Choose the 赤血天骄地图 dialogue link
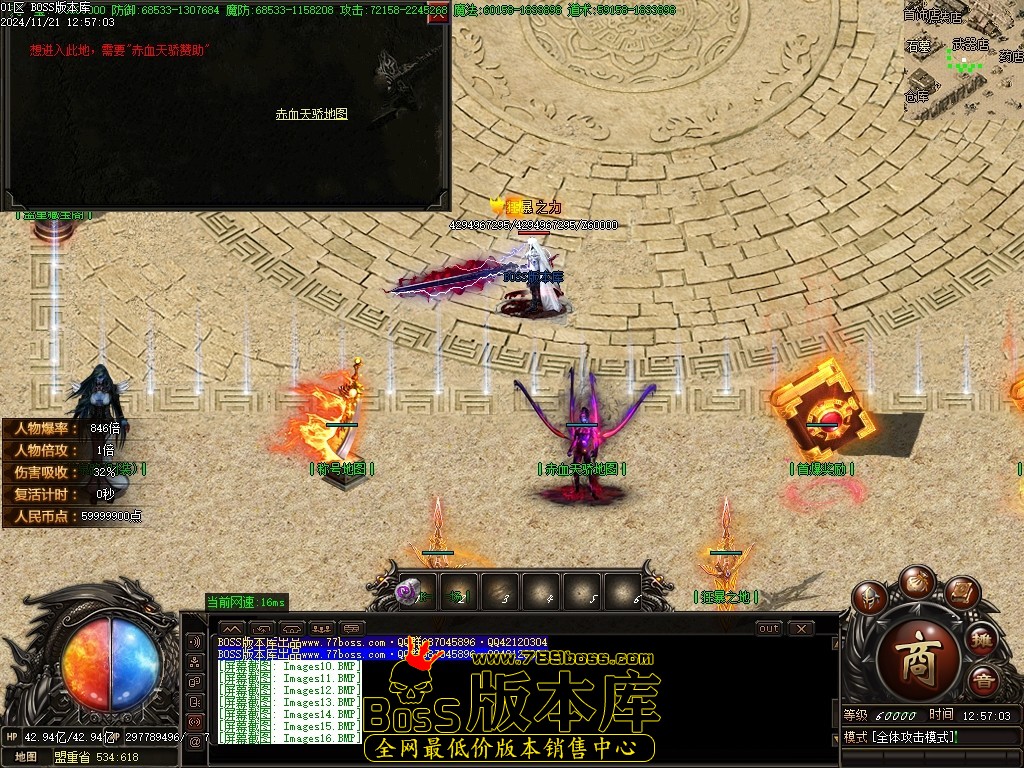 coord(312,114)
